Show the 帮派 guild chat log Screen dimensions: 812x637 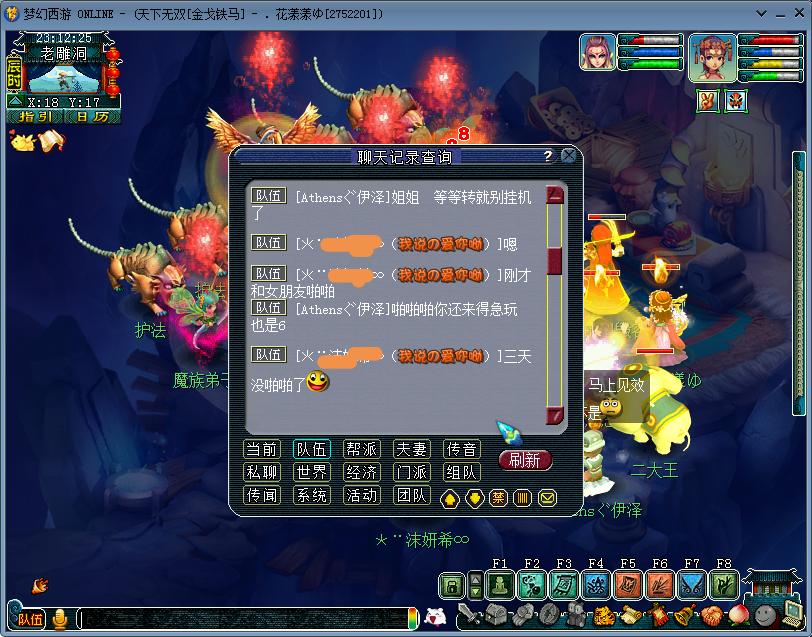361,449
